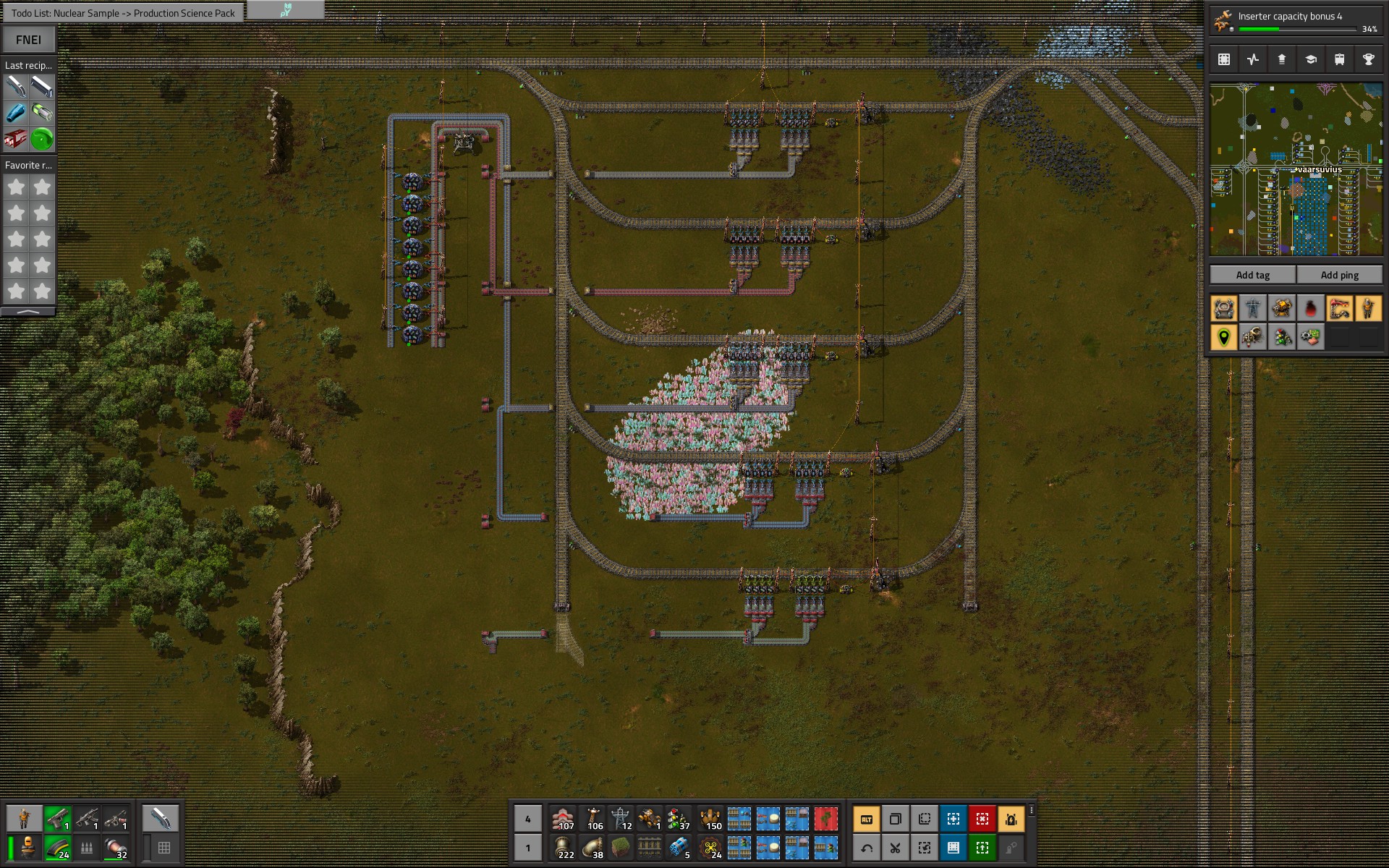1389x868 pixels.
Task: Open the production statistics graph
Action: point(1252,59)
